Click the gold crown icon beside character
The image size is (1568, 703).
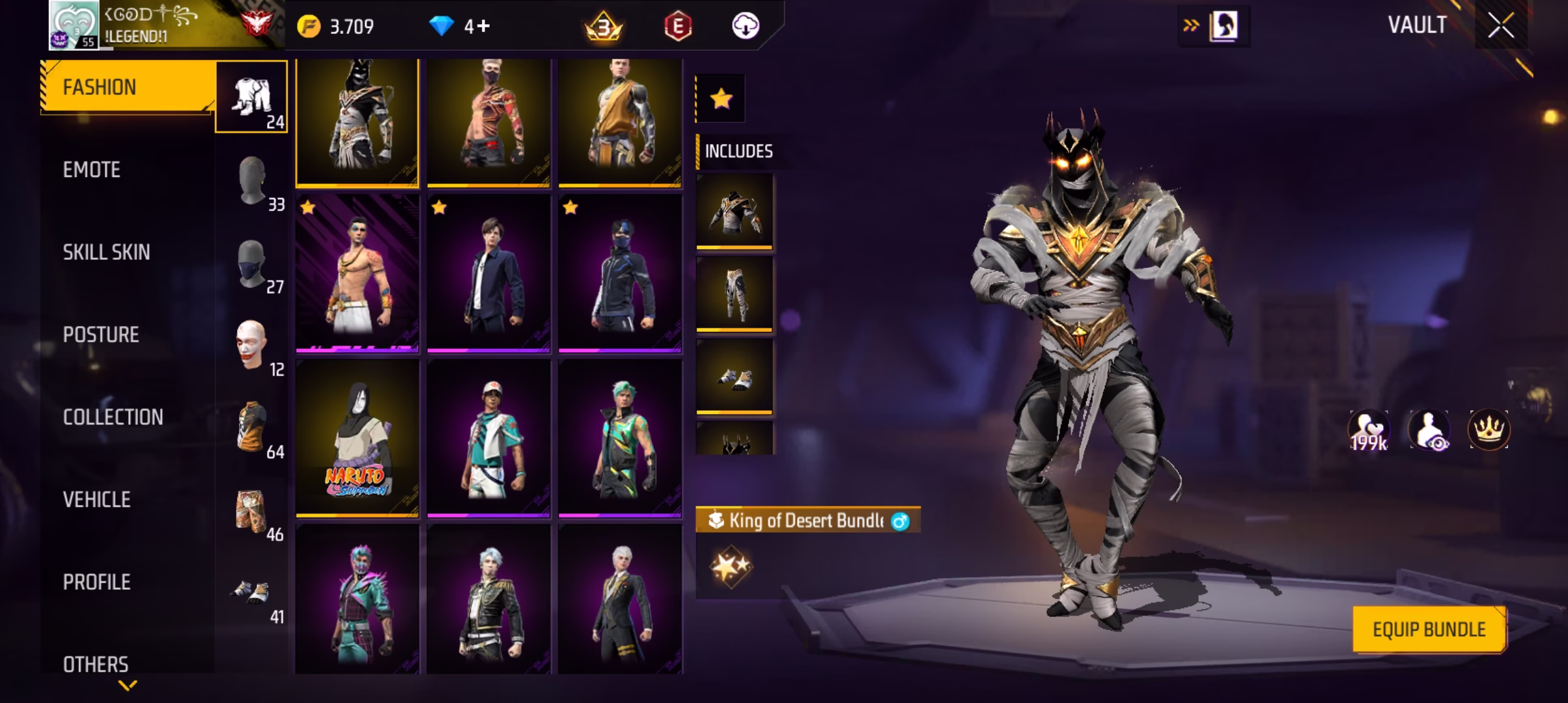1489,430
